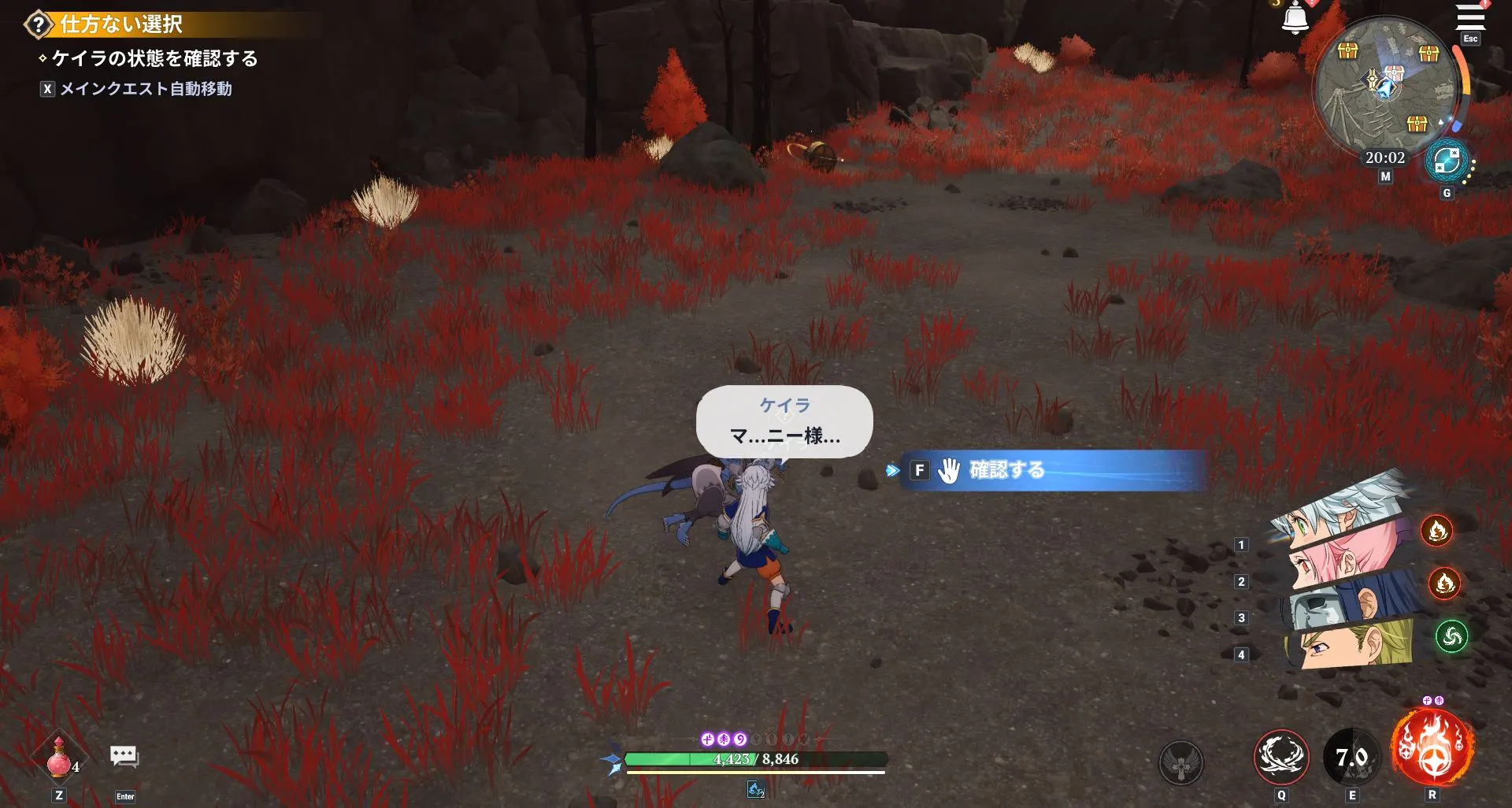This screenshot has width=1512, height=808.
Task: Toggle the fire element icon on party member 1
Action: pos(1439,531)
